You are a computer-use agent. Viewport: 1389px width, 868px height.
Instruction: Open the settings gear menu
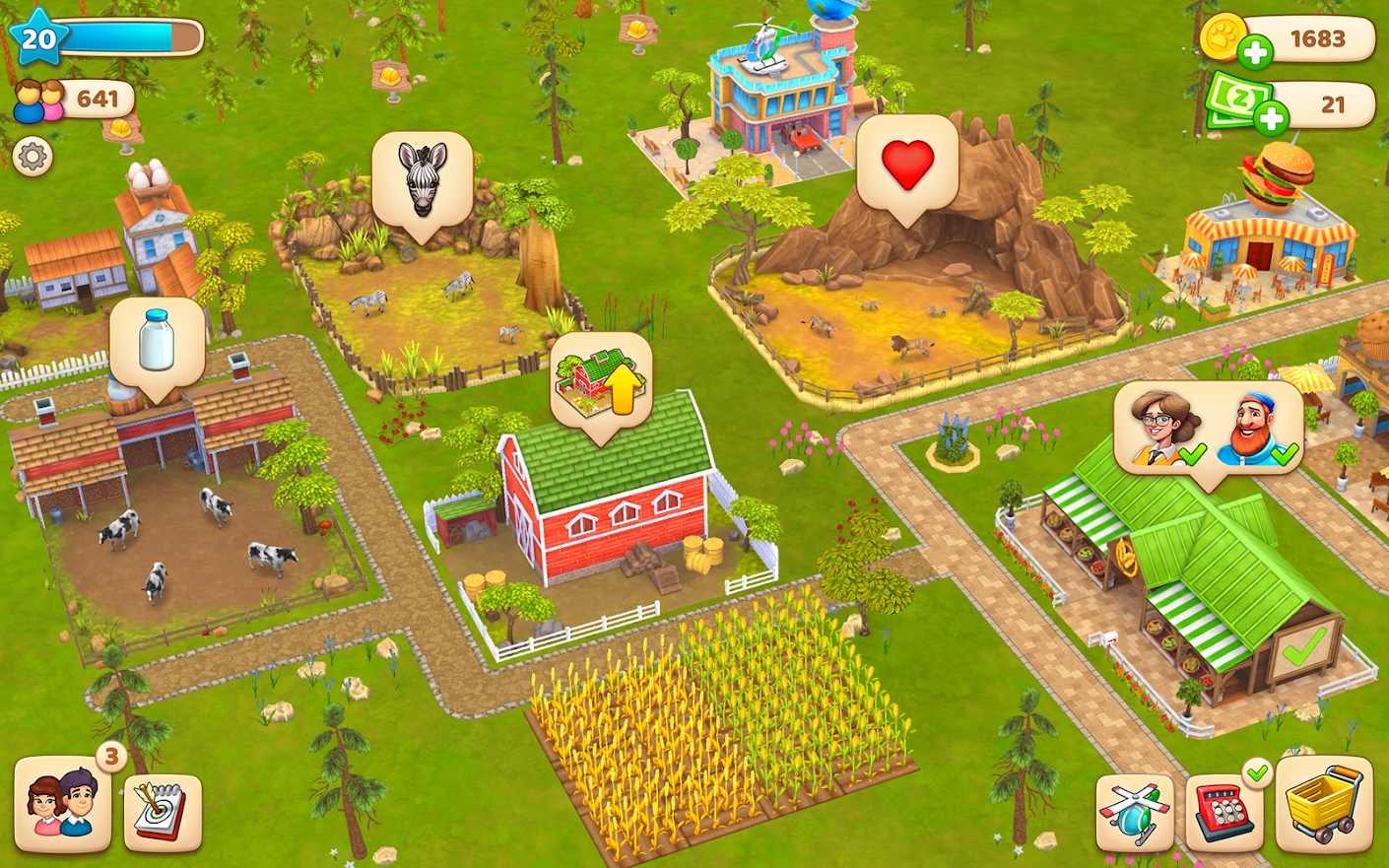33,157
